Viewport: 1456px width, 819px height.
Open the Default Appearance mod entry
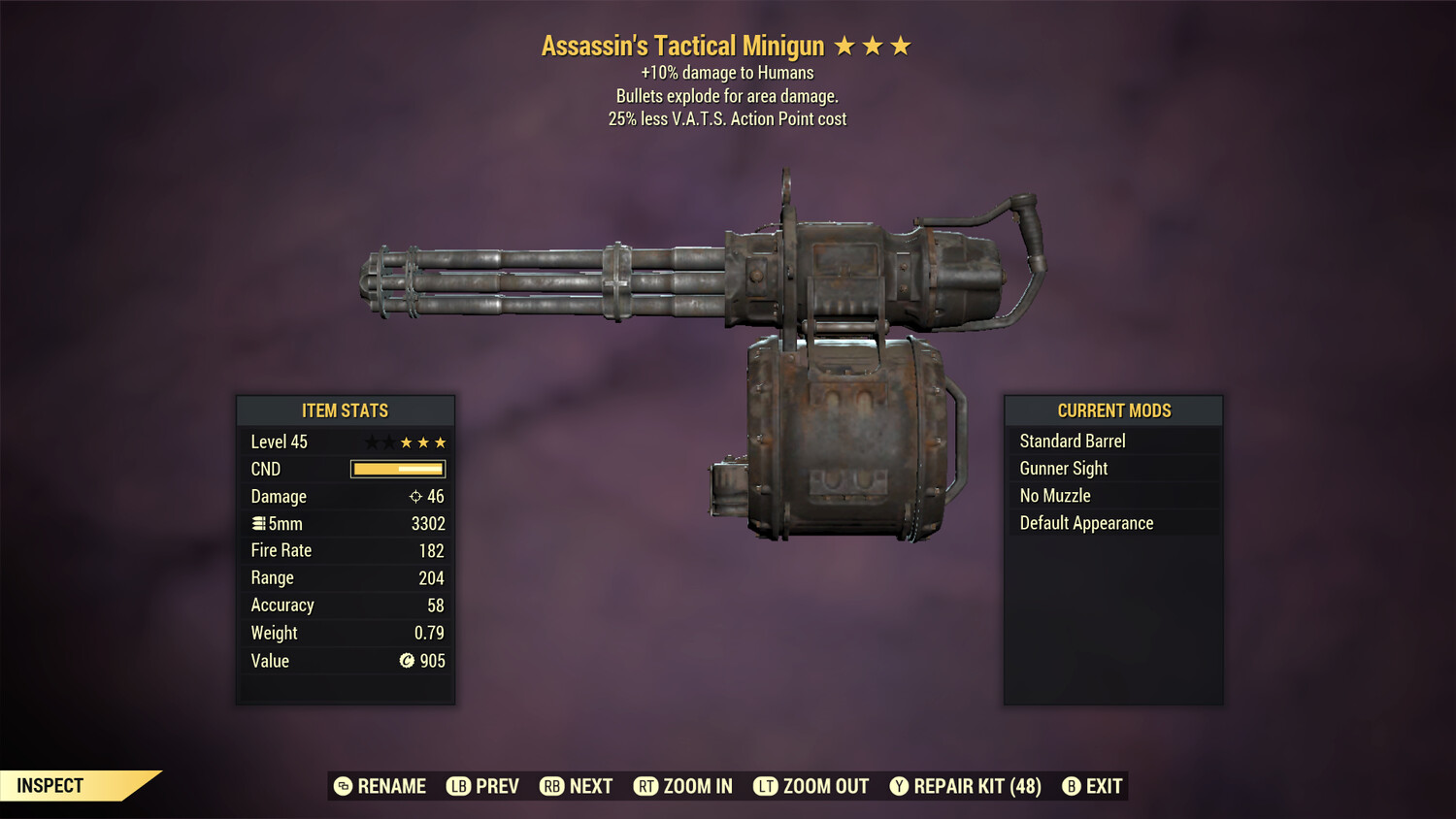click(1085, 522)
